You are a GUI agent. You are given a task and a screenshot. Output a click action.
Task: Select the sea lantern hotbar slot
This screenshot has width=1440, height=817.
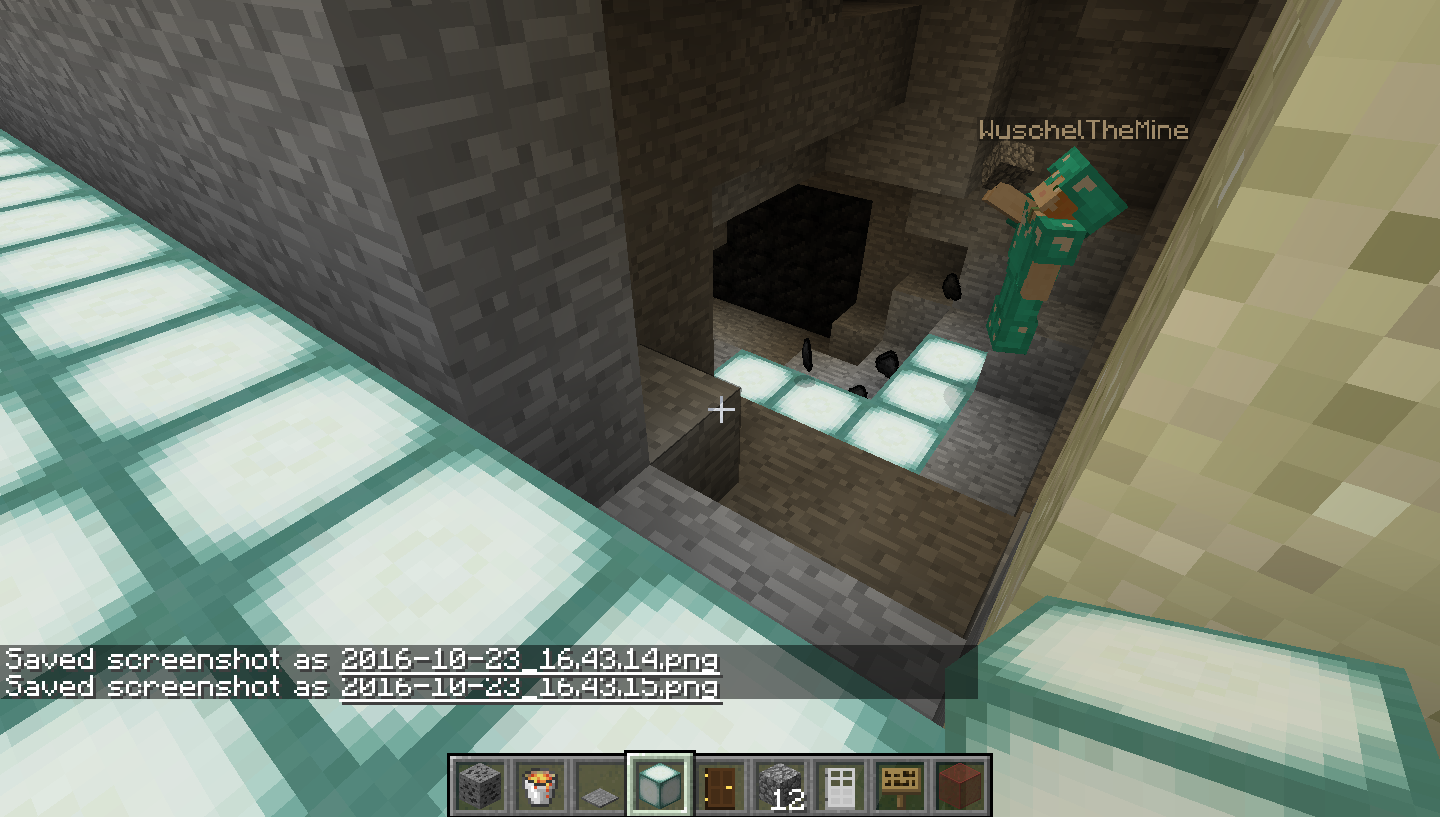pos(659,785)
